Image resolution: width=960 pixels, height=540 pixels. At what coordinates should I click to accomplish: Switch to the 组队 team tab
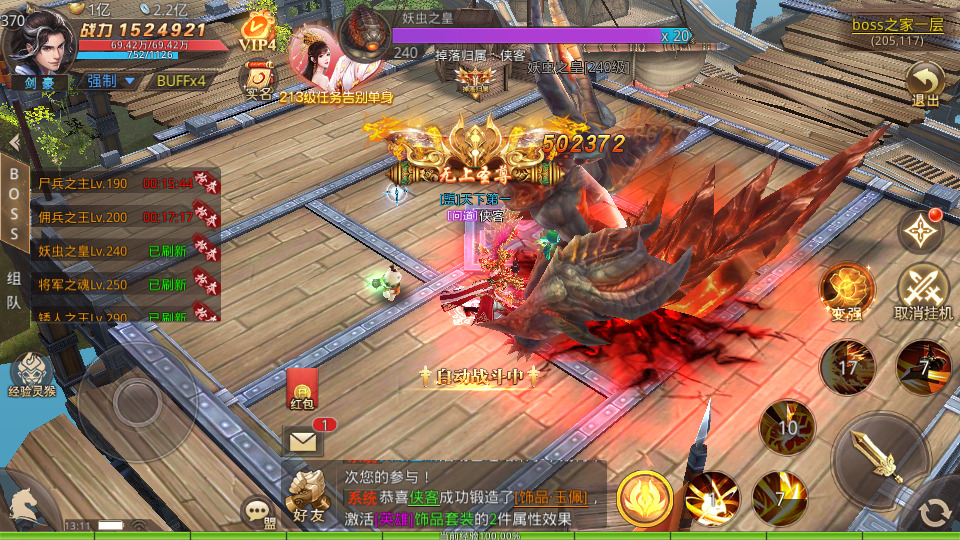[x=14, y=290]
